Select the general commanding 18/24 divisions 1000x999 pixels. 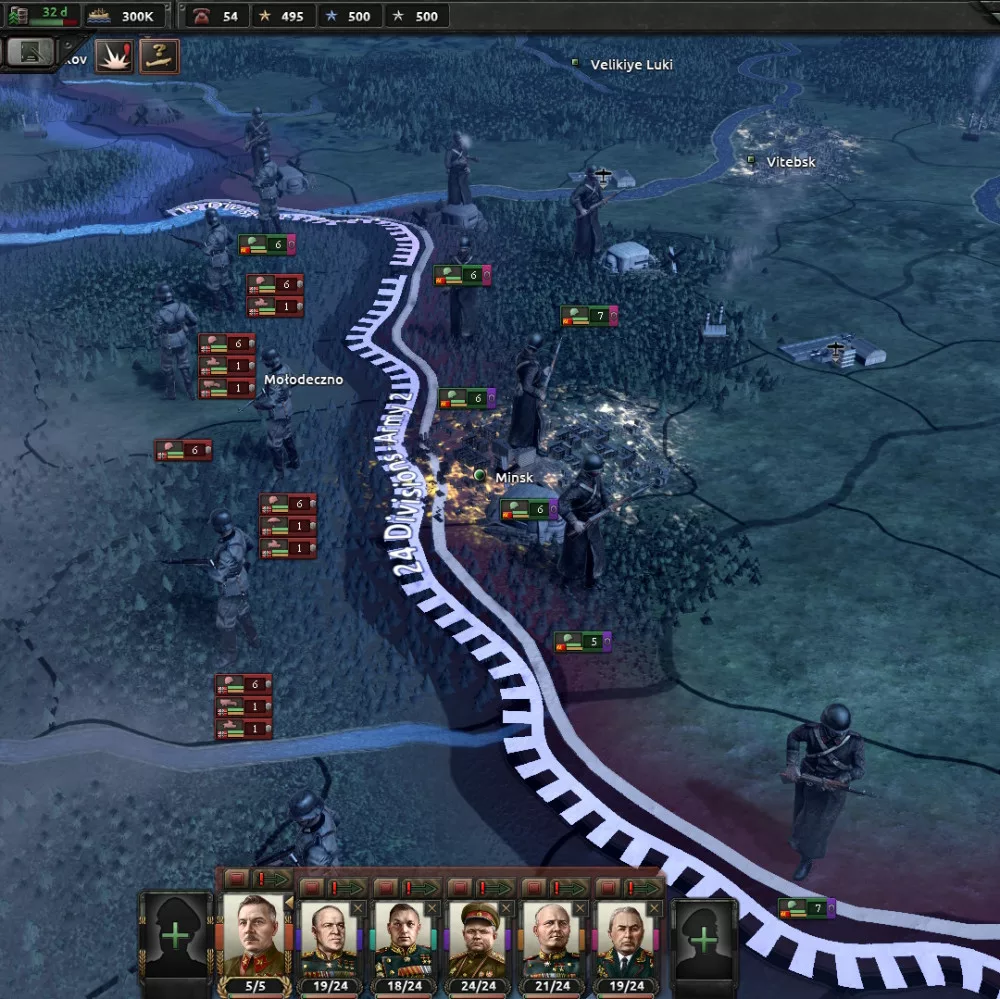[x=402, y=940]
